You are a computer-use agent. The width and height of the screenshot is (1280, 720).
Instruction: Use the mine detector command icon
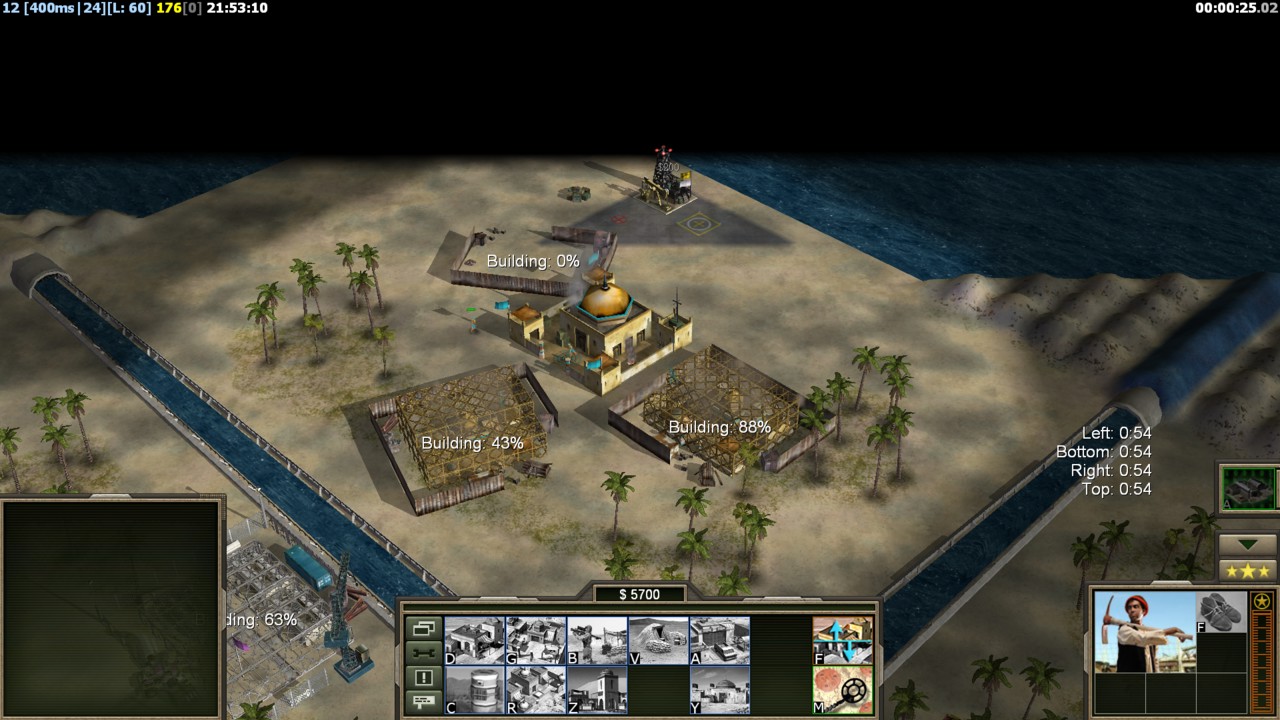point(843,690)
